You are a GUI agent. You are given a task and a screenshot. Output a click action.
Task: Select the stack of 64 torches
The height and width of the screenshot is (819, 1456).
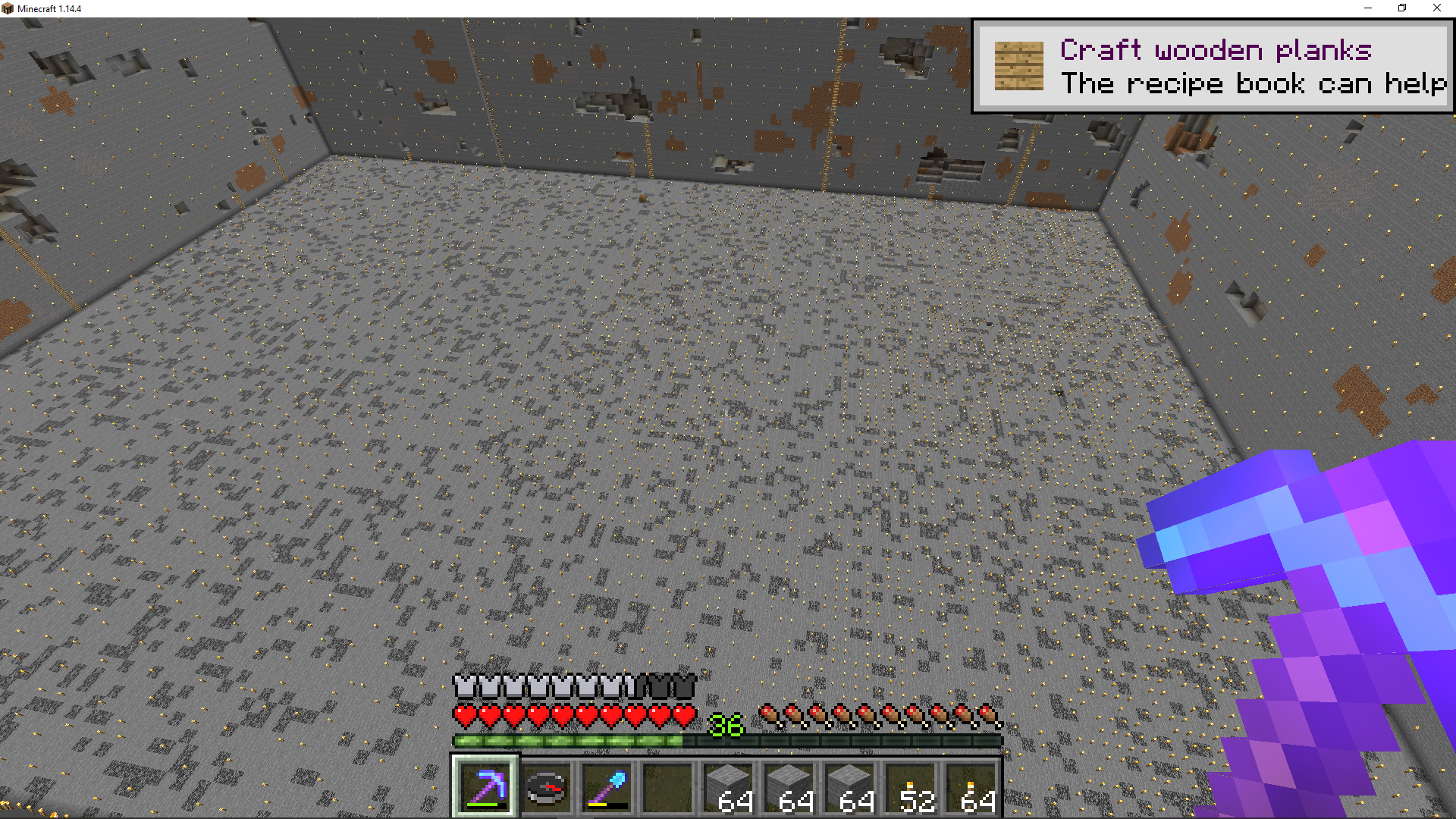click(x=971, y=787)
